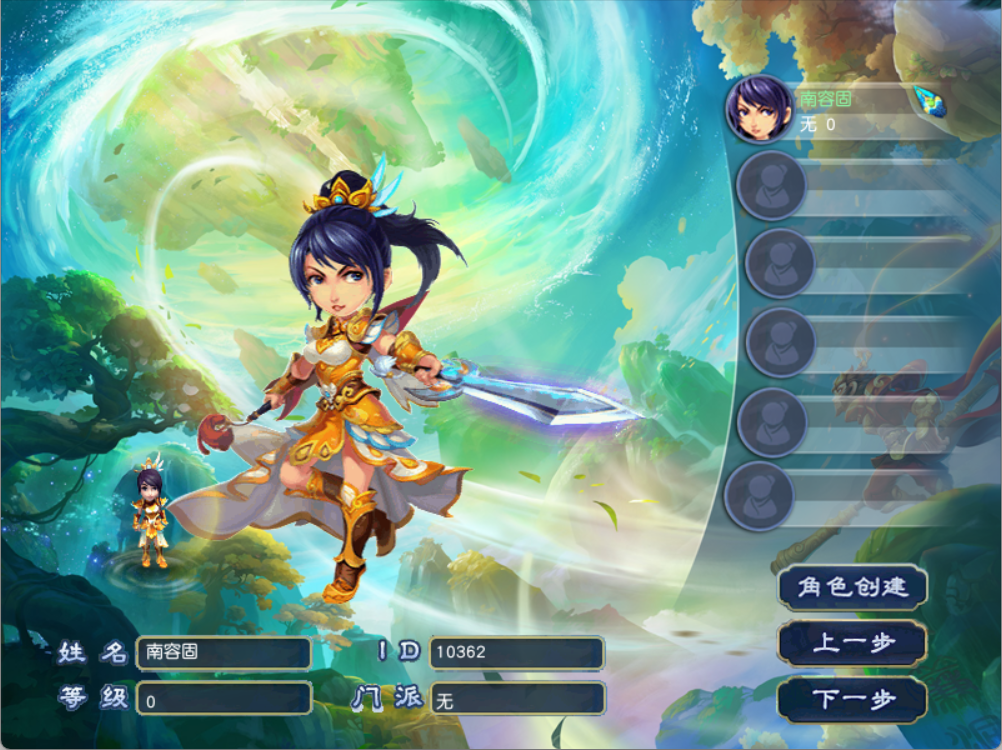Go back with the 上一步 button

point(852,643)
